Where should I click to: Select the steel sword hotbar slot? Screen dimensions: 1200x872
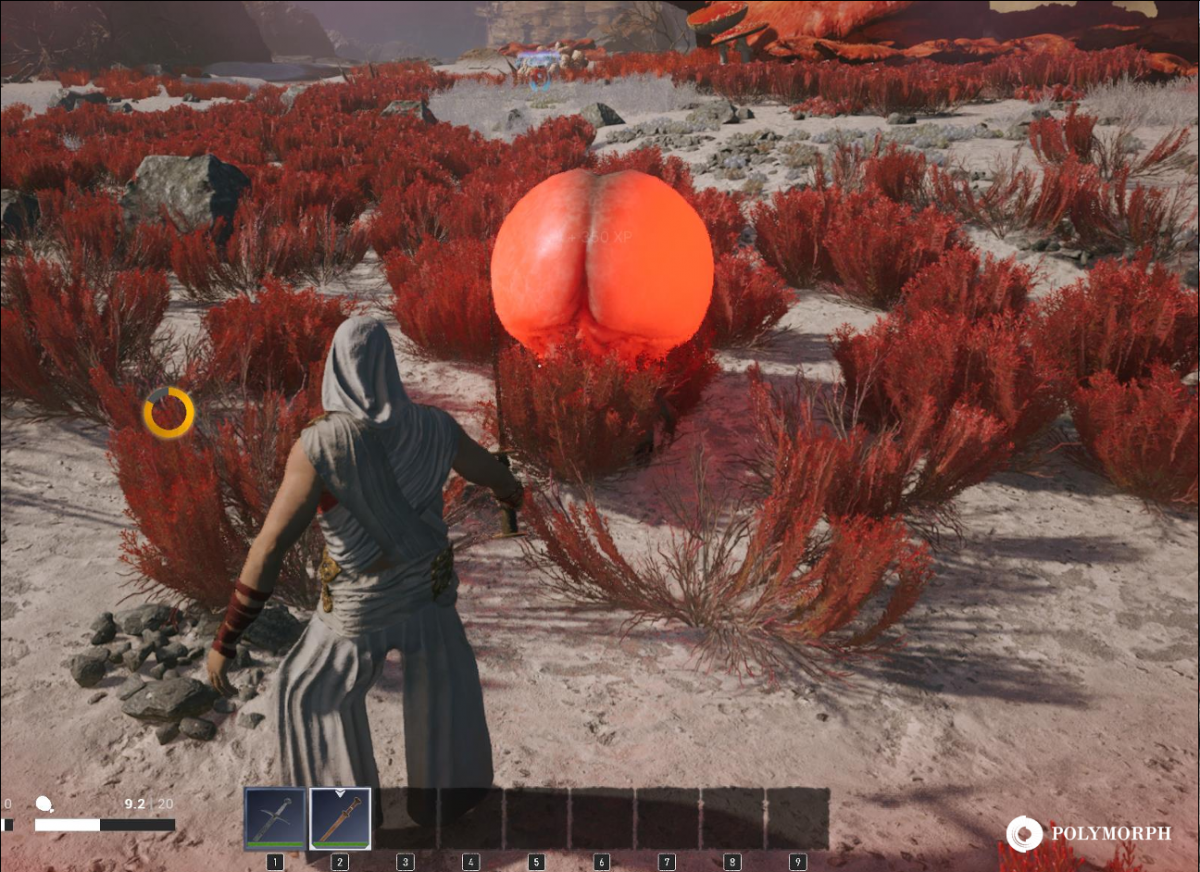[275, 819]
